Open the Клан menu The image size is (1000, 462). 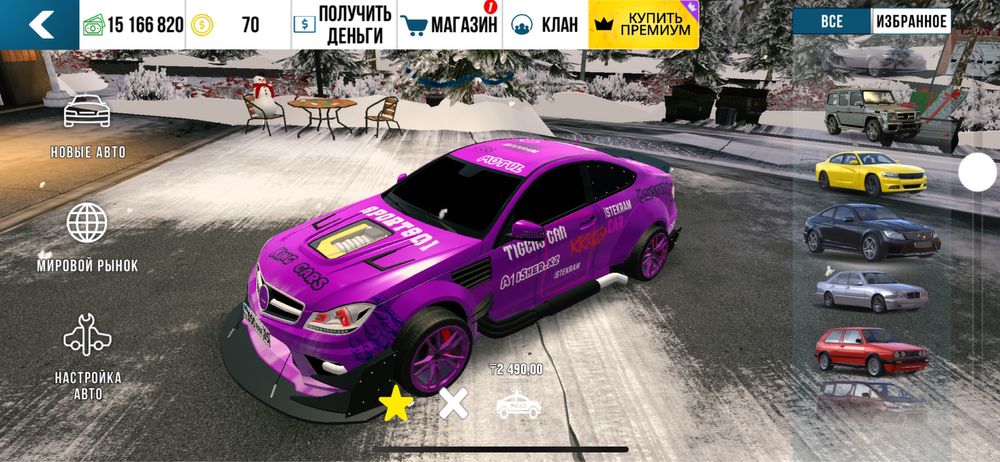545,25
